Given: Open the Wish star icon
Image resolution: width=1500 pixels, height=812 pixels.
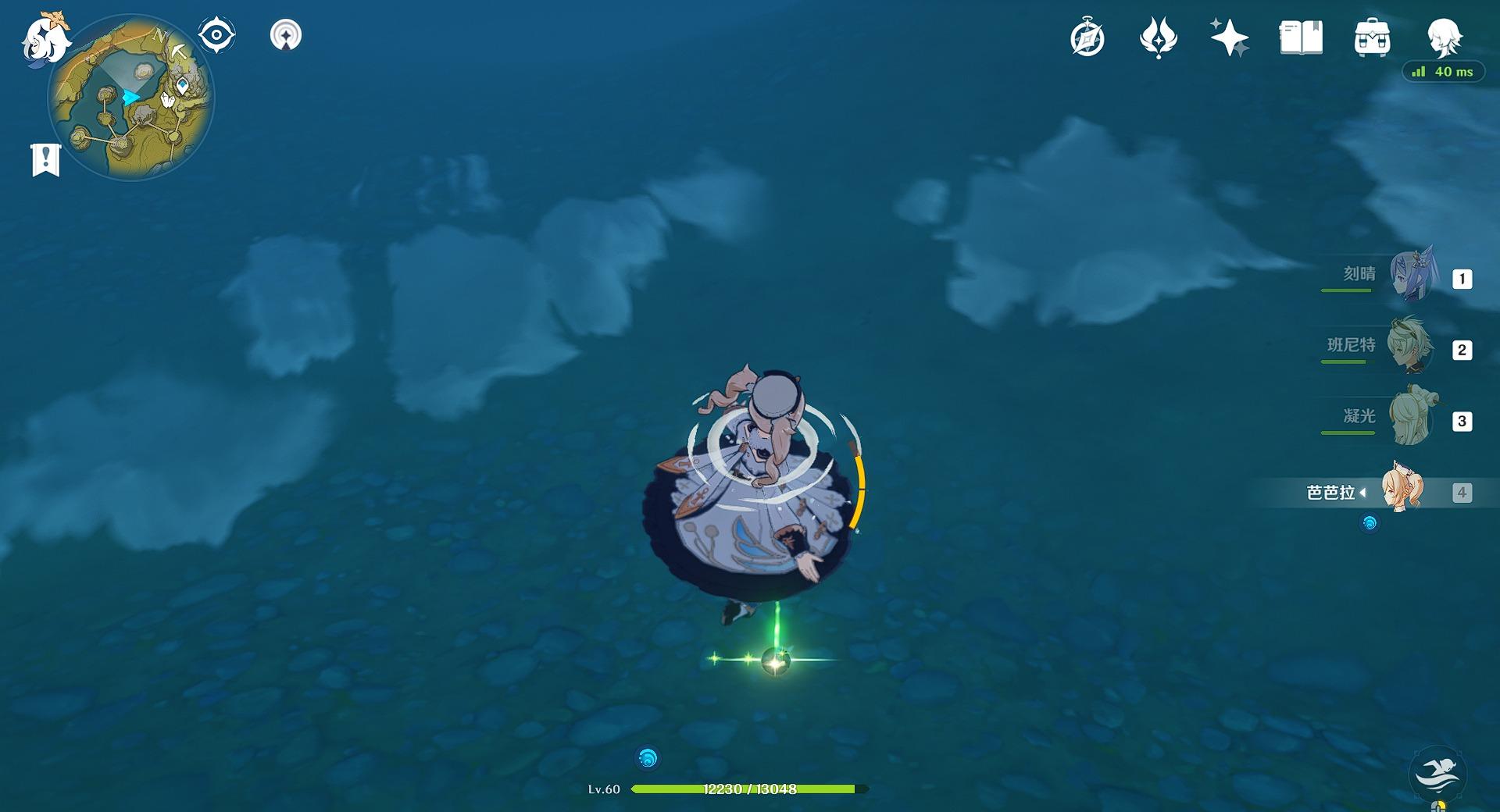Looking at the screenshot, I should click(x=1229, y=38).
